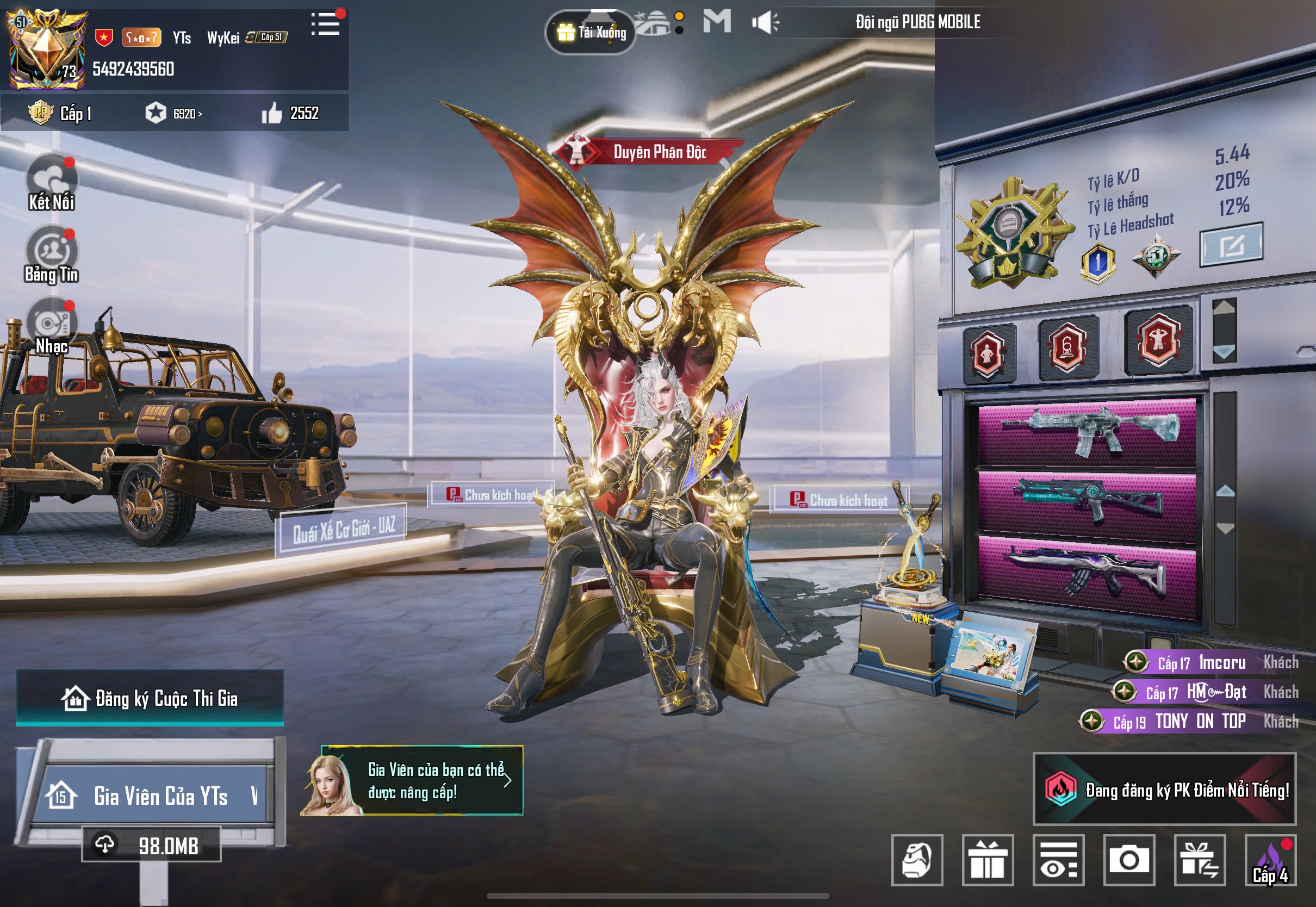Open the backpack inventory button

click(x=917, y=860)
